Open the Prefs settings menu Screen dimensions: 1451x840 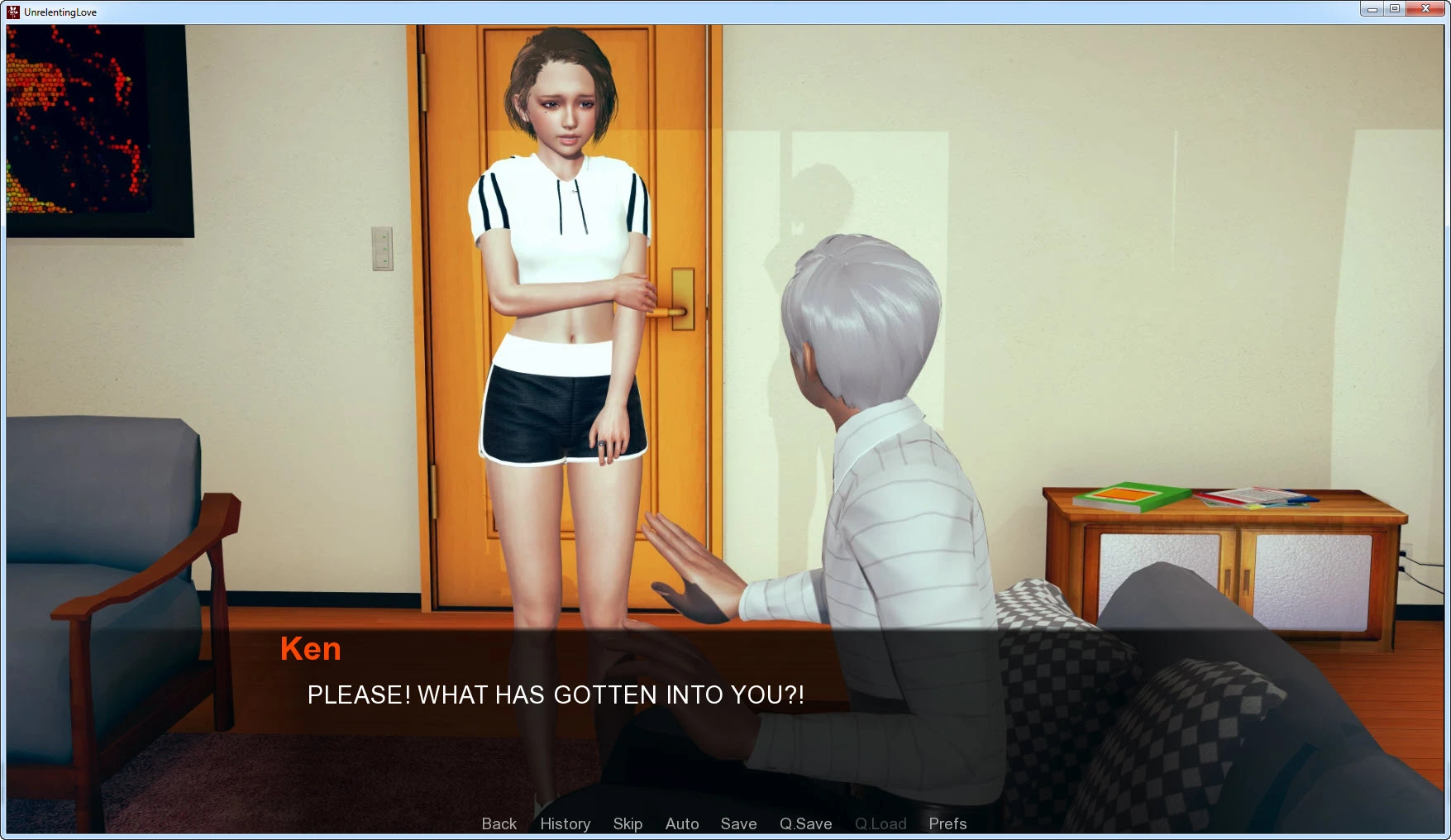pyautogui.click(x=947, y=823)
